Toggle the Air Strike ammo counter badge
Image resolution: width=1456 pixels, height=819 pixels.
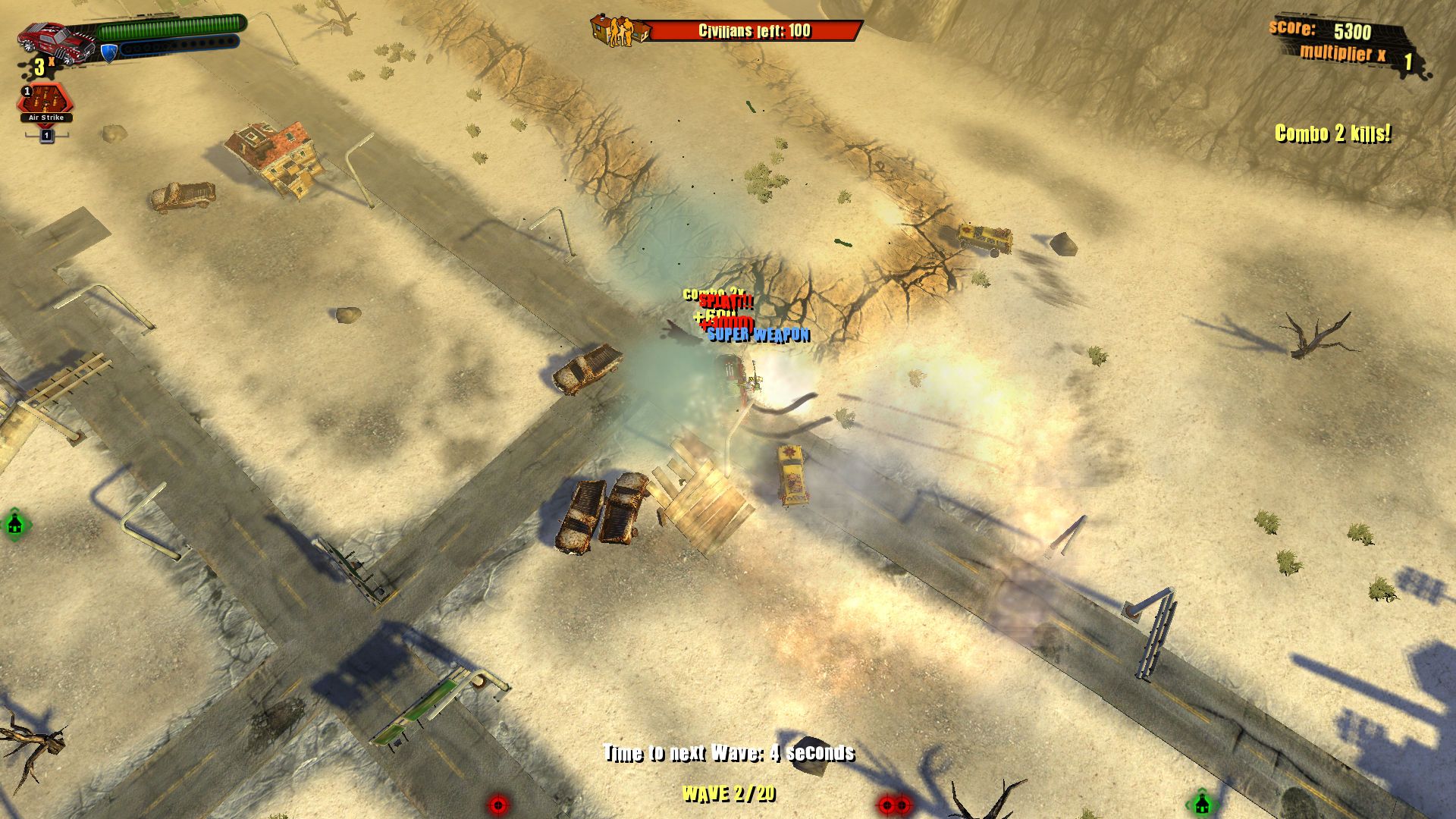point(26,93)
